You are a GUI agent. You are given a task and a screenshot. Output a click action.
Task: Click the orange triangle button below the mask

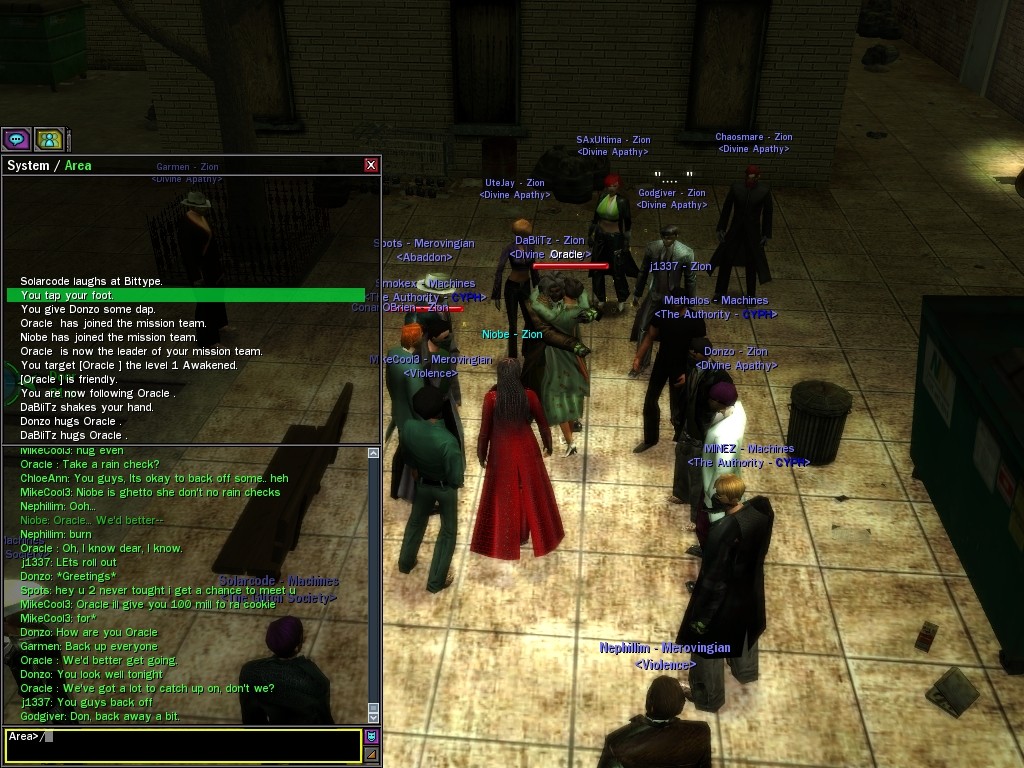(372, 754)
